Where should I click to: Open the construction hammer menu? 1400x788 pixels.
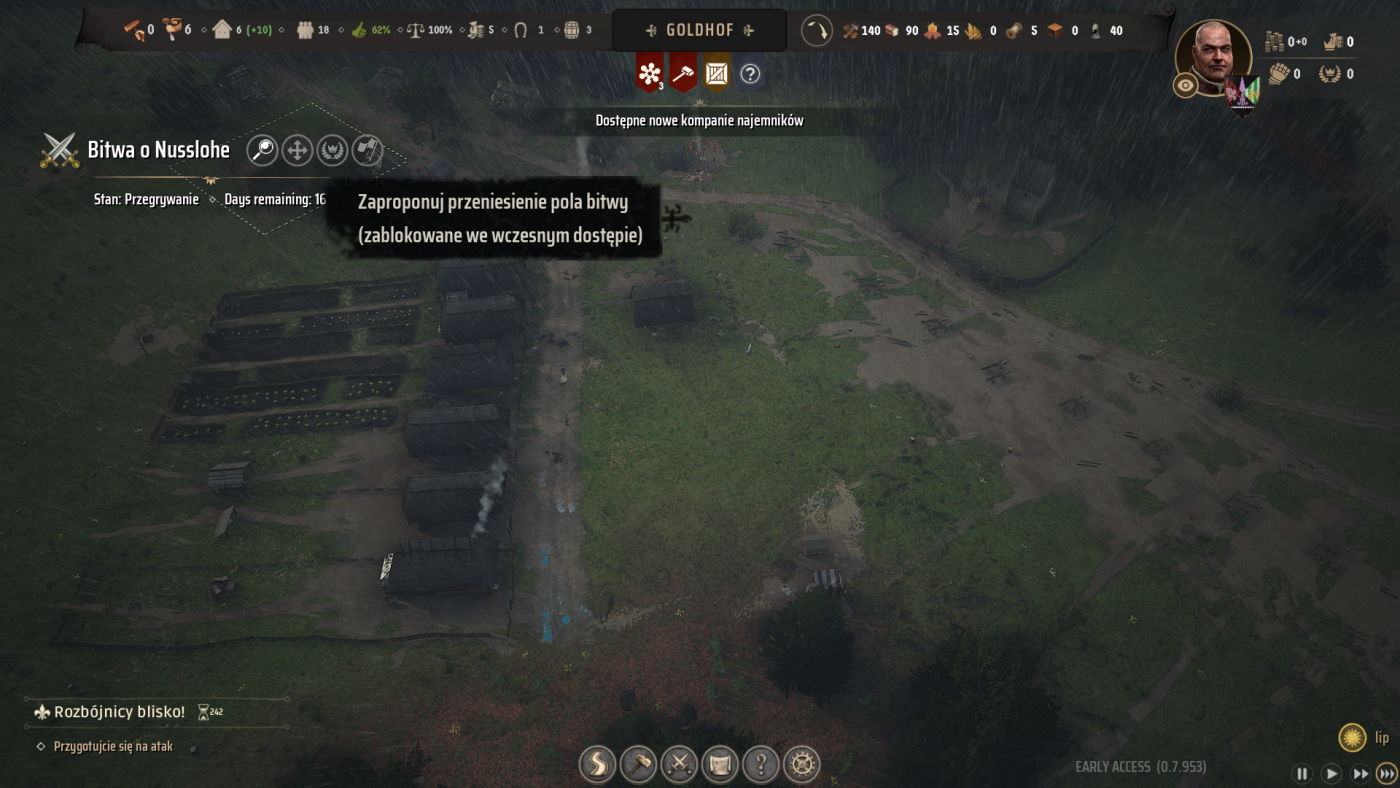pos(638,765)
